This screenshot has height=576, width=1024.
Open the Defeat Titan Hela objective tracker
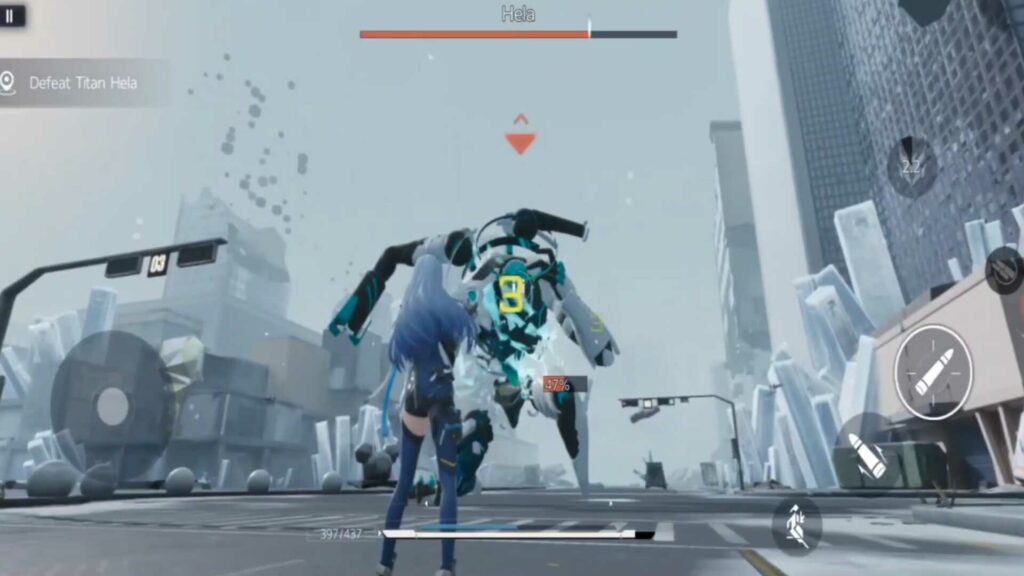click(x=83, y=83)
